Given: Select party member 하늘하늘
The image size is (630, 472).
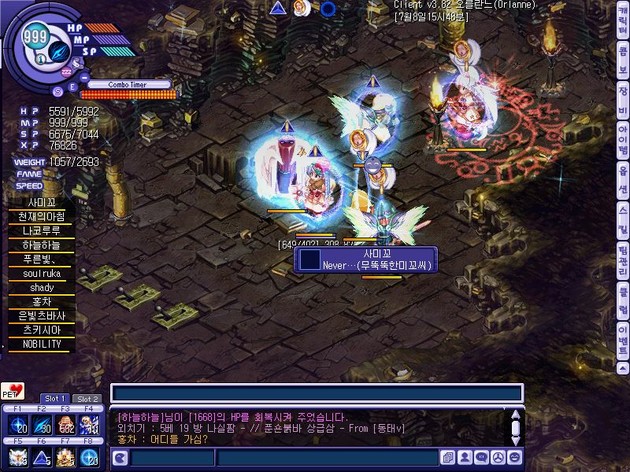Looking at the screenshot, I should [41, 244].
